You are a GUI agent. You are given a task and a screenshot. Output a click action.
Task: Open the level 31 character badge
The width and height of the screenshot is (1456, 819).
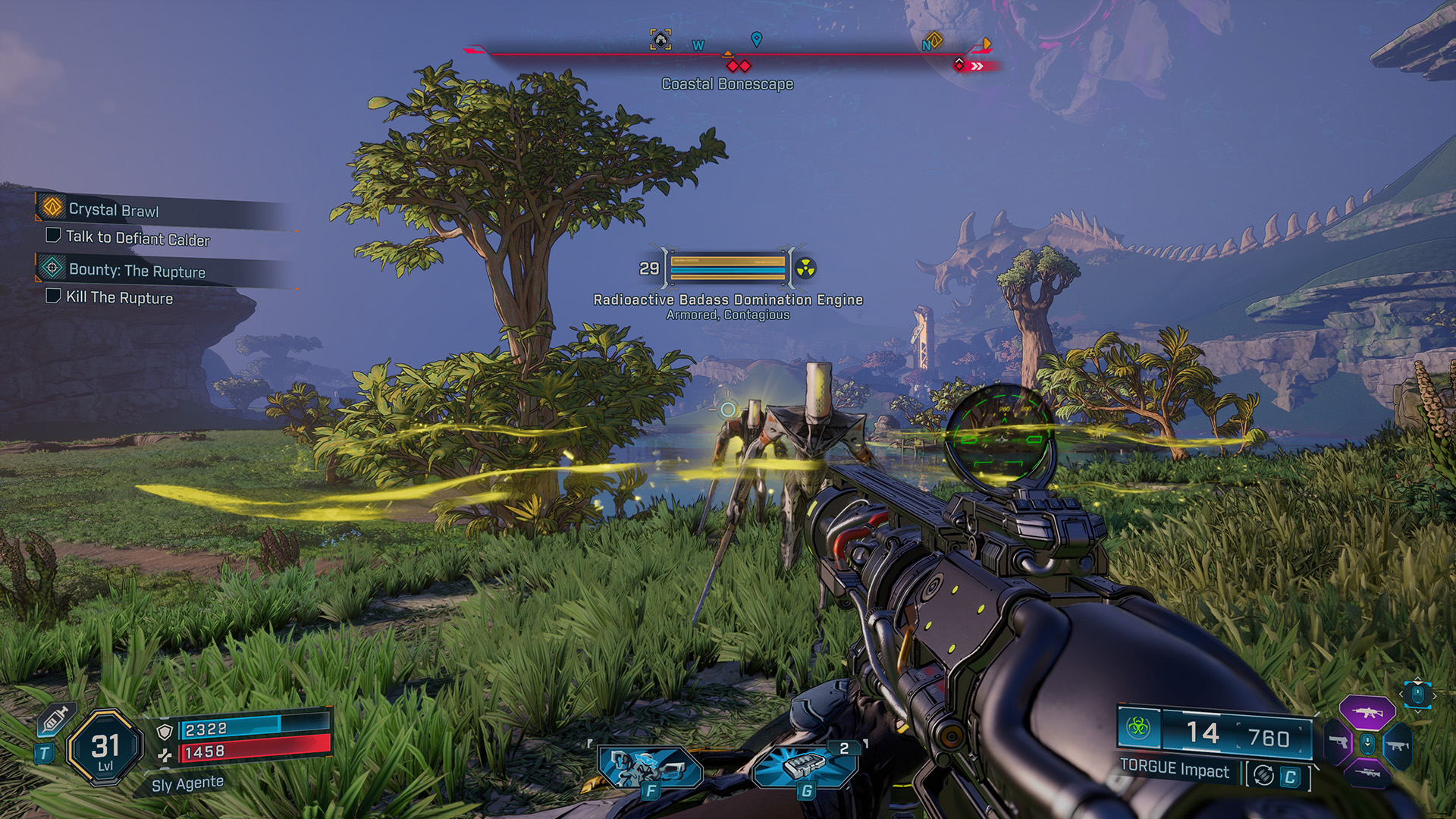105,748
